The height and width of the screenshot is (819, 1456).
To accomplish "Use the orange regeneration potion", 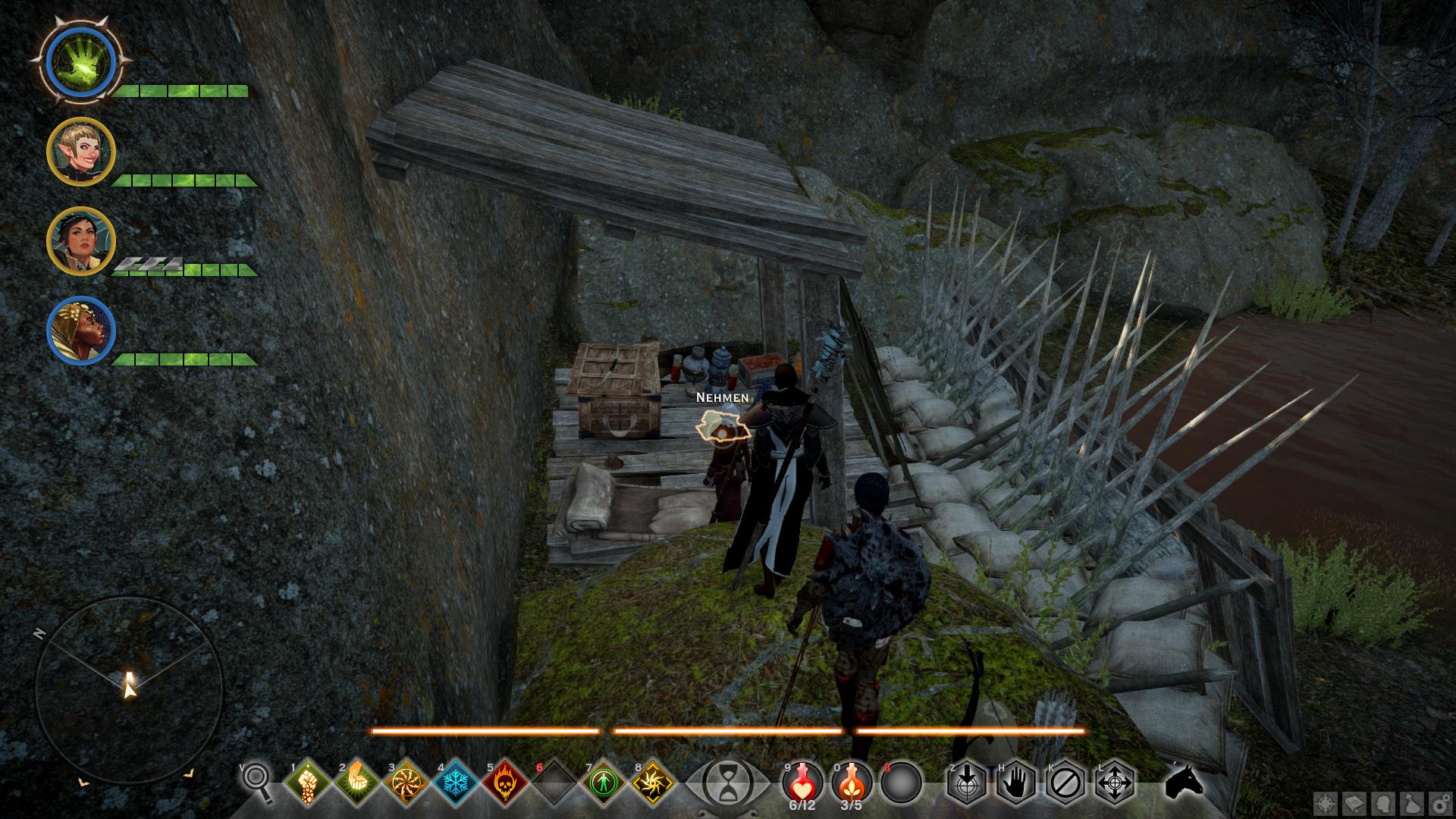I will [852, 782].
